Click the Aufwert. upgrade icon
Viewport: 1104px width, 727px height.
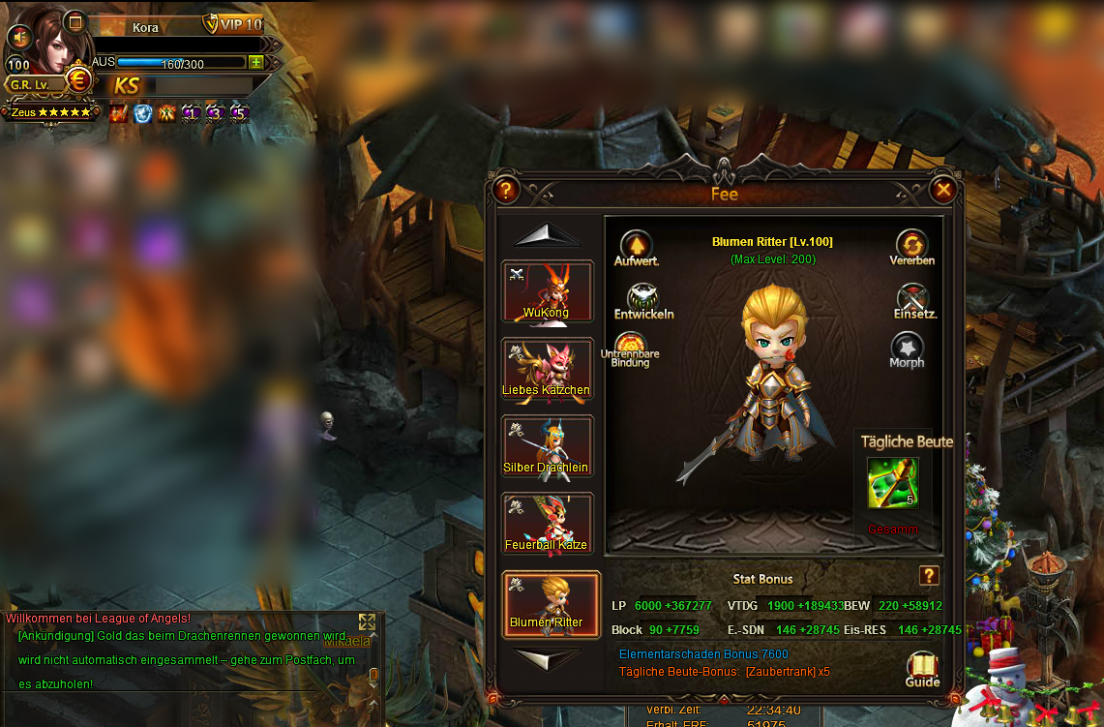636,246
